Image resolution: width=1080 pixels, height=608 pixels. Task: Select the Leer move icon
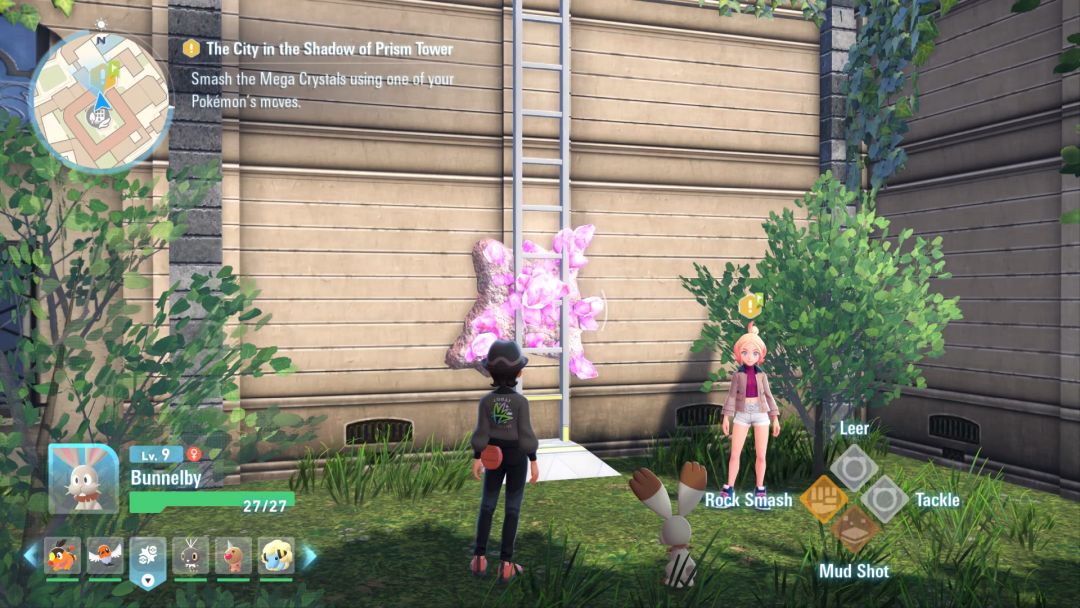click(x=854, y=467)
